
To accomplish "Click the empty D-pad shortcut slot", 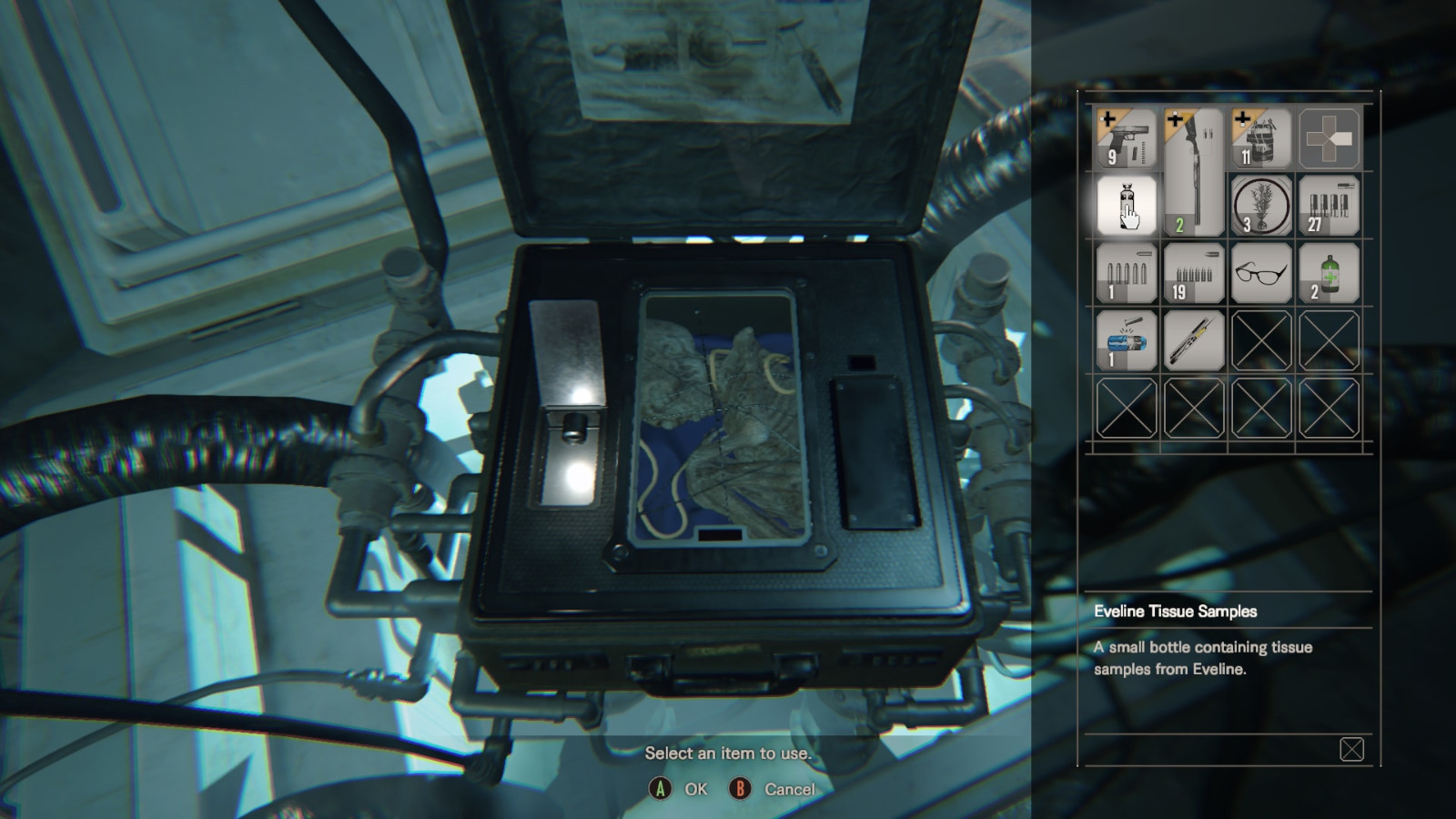I will [x=1329, y=138].
